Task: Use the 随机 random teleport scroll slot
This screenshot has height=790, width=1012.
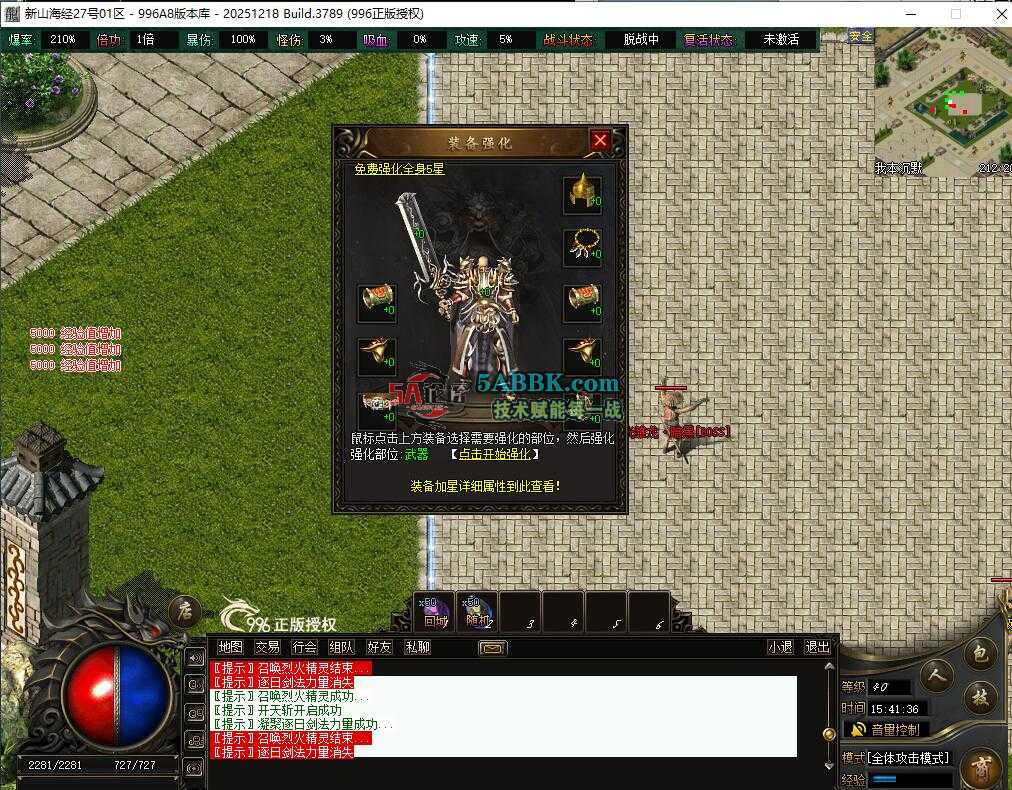Action: 476,612
